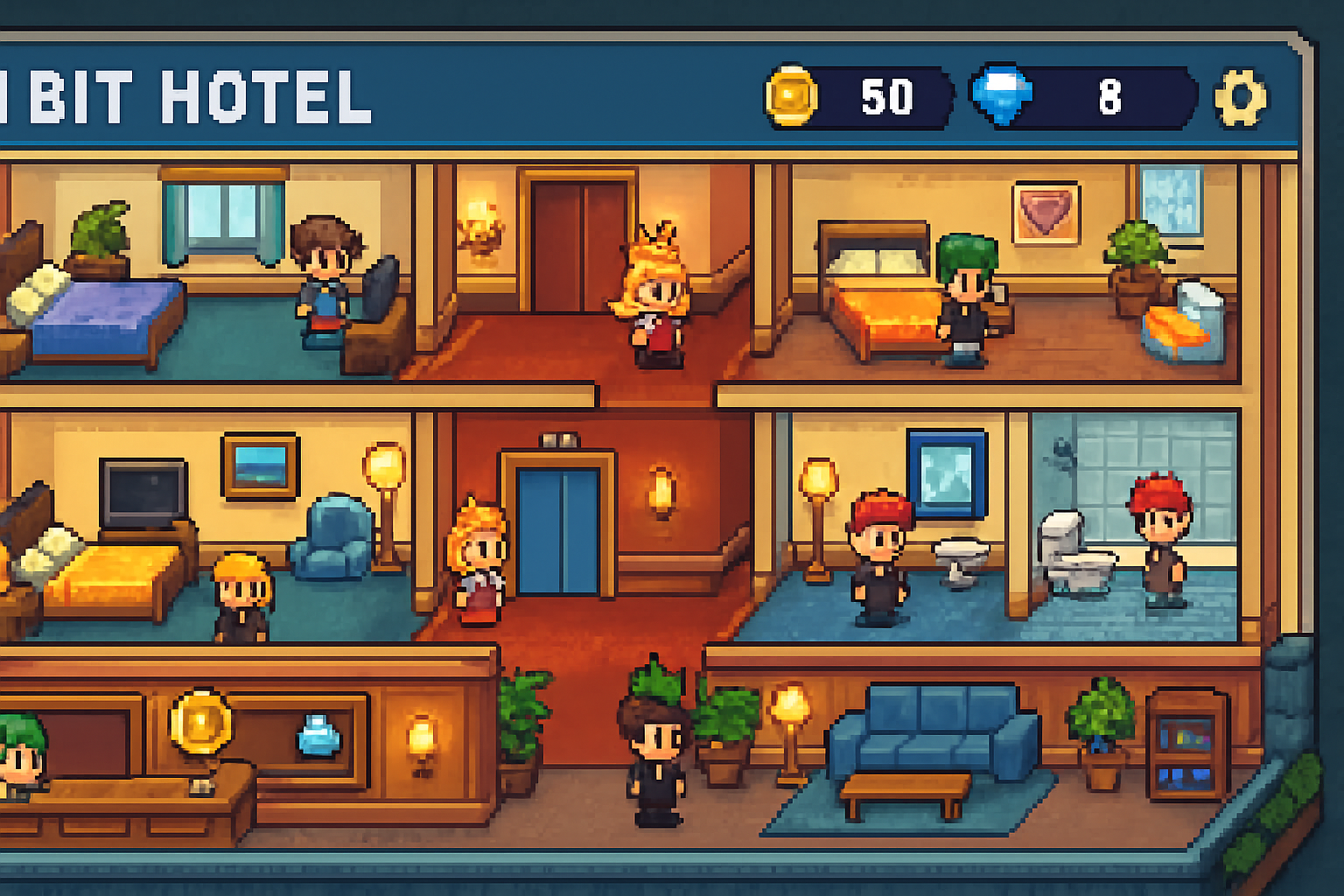This screenshot has height=896, width=1344.
Task: Click the coin counter showing 50
Action: pos(884,96)
